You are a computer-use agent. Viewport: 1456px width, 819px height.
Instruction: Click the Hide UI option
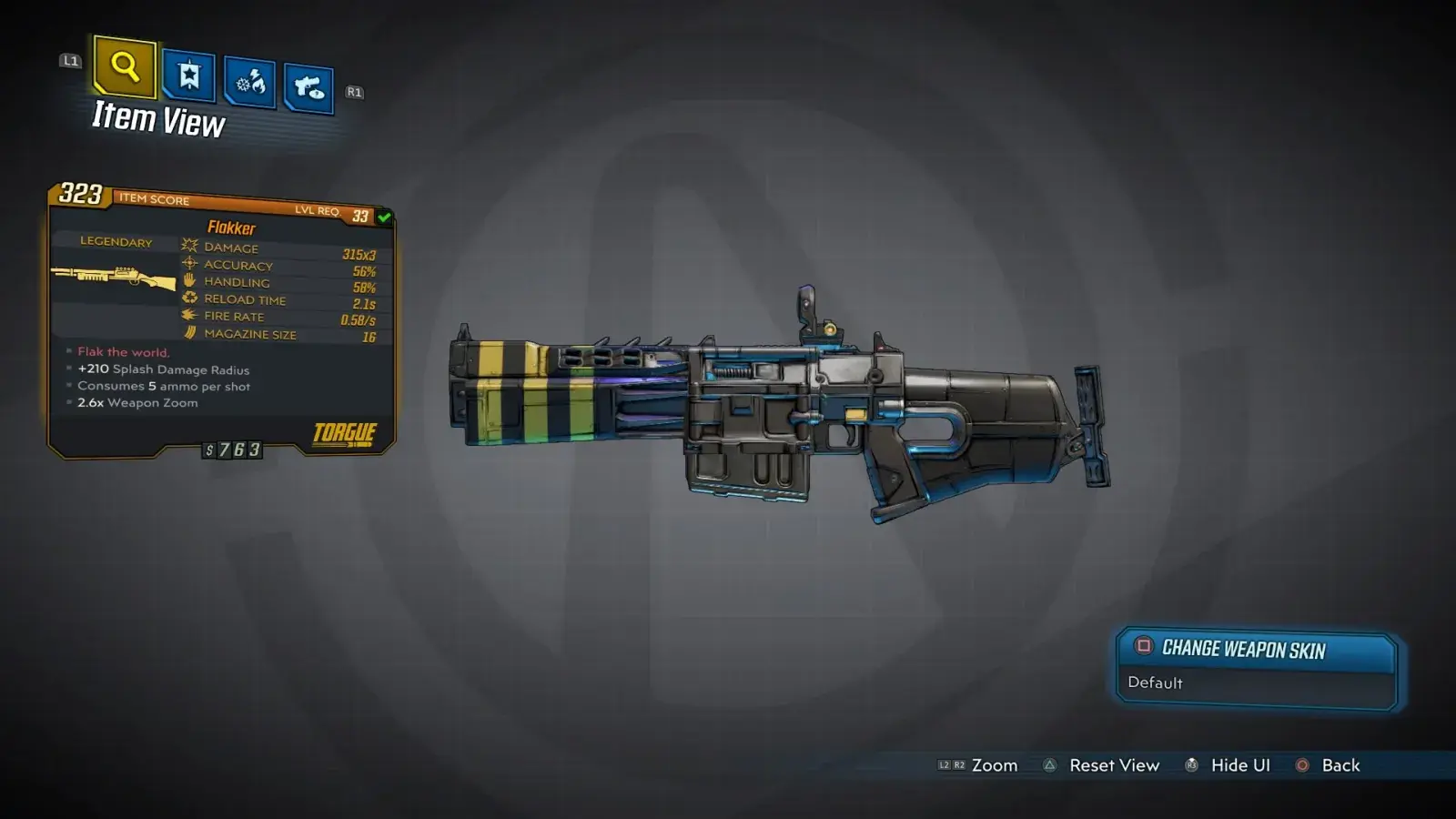(1228, 765)
